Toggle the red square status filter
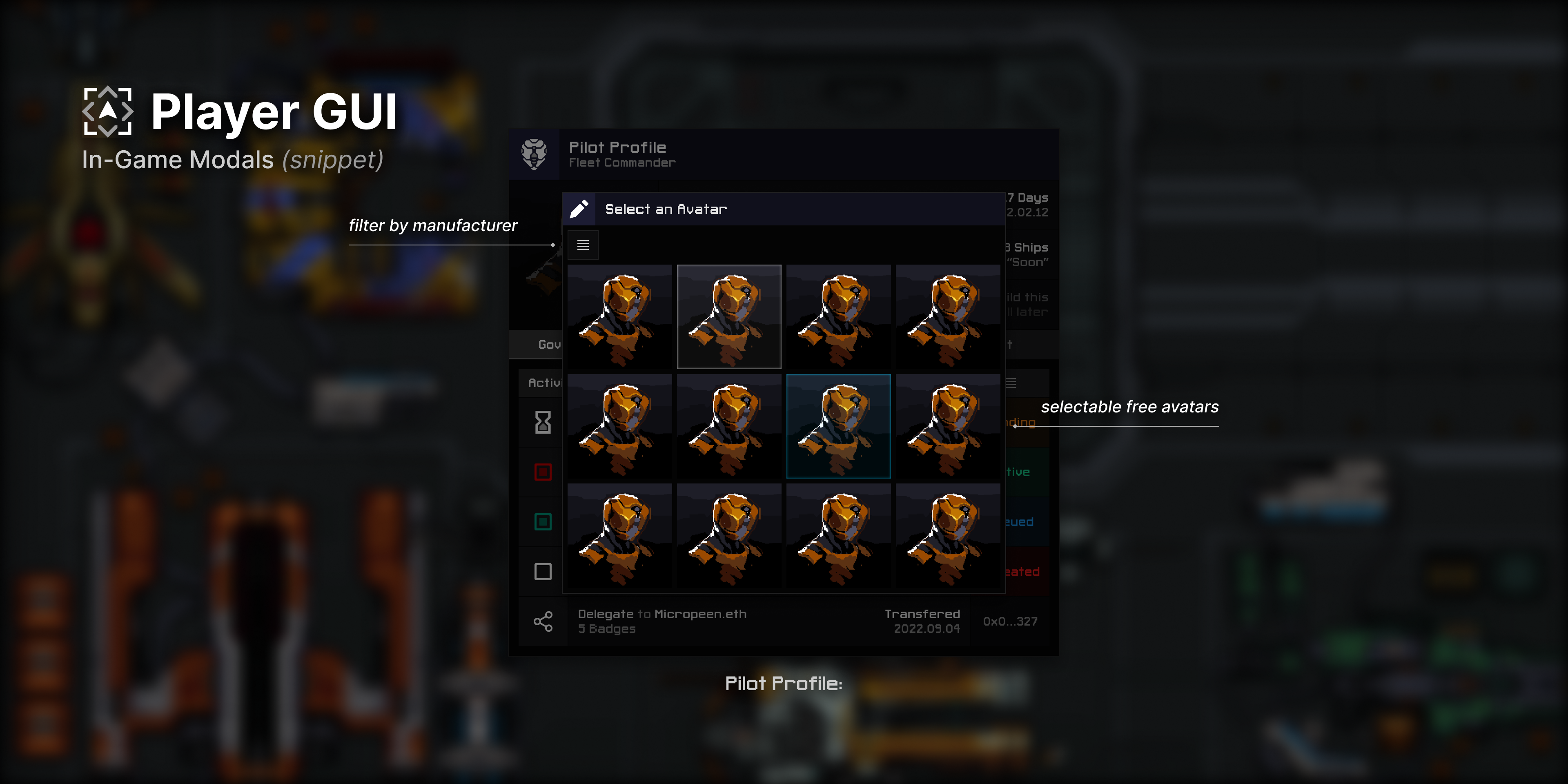Viewport: 1568px width, 784px height. [x=542, y=472]
